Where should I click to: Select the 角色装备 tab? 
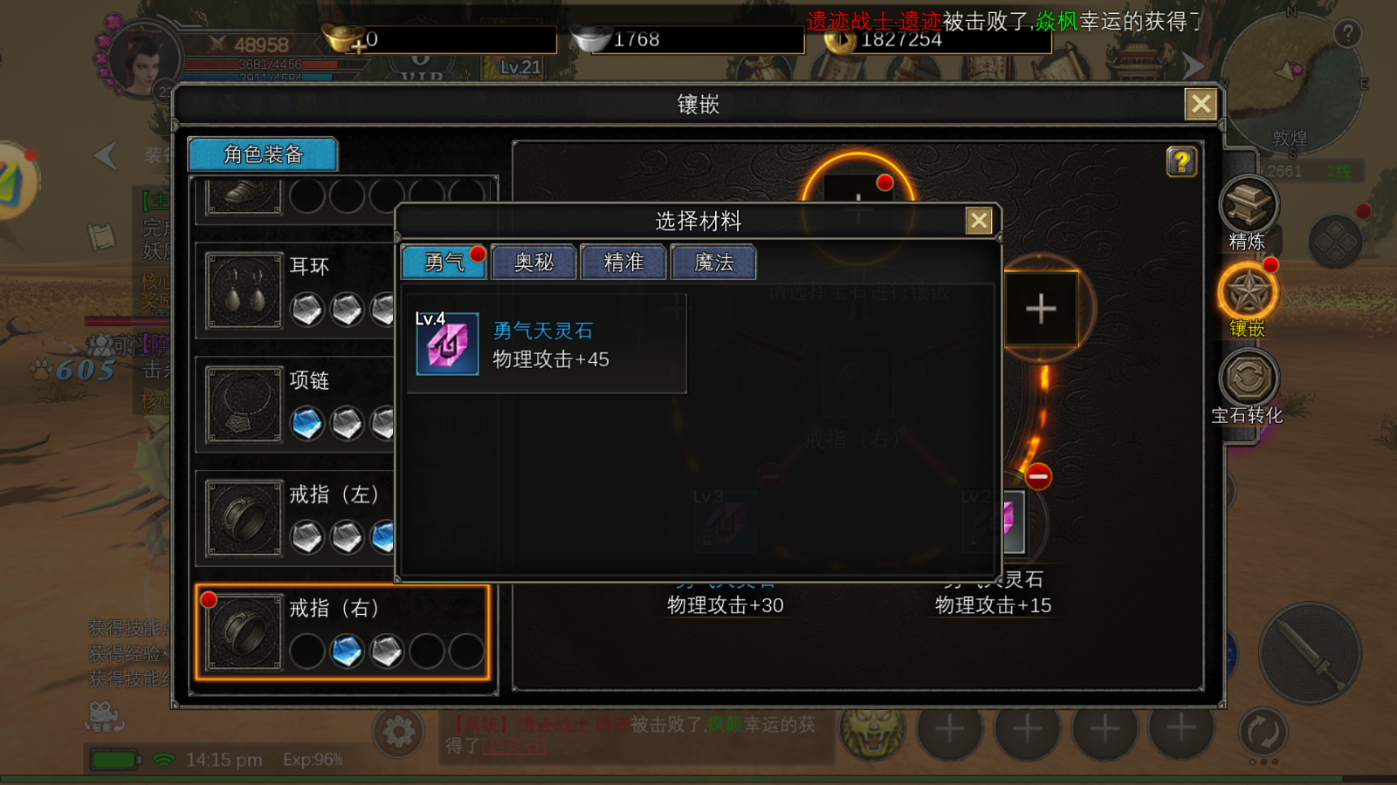pyautogui.click(x=262, y=154)
